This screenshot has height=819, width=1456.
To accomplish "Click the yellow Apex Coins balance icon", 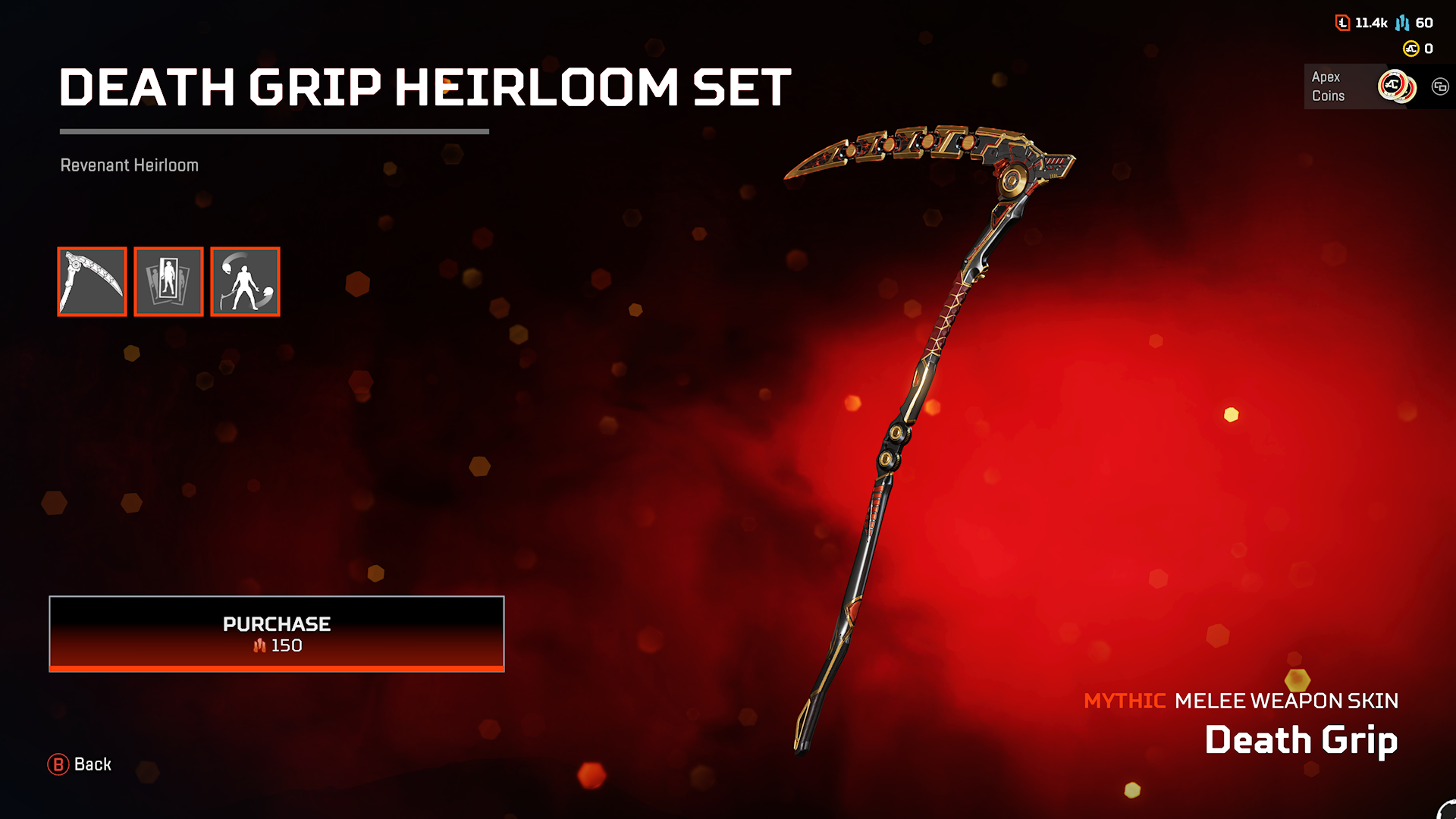I will click(1410, 49).
